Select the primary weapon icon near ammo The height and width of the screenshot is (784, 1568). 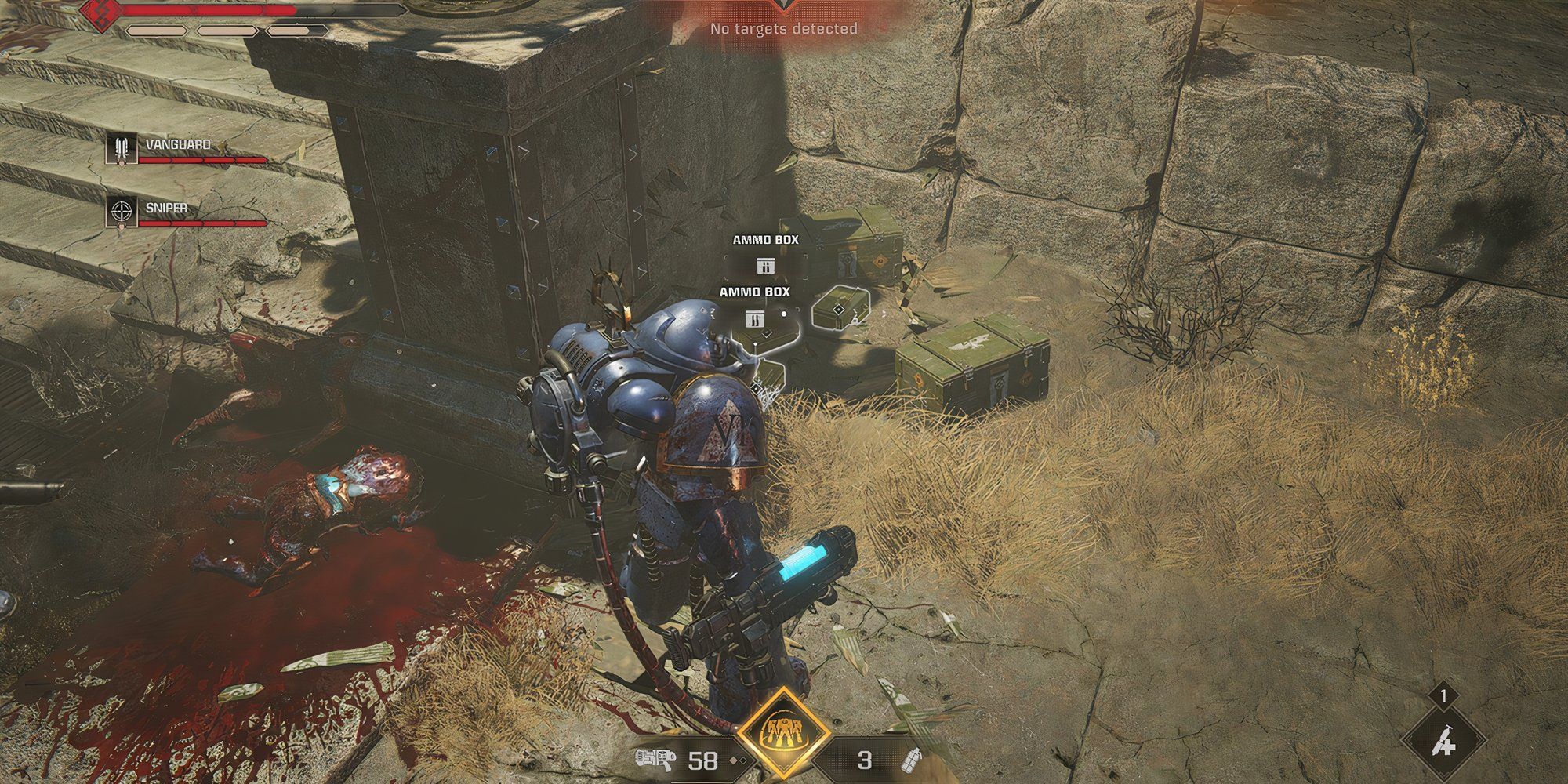click(x=655, y=760)
